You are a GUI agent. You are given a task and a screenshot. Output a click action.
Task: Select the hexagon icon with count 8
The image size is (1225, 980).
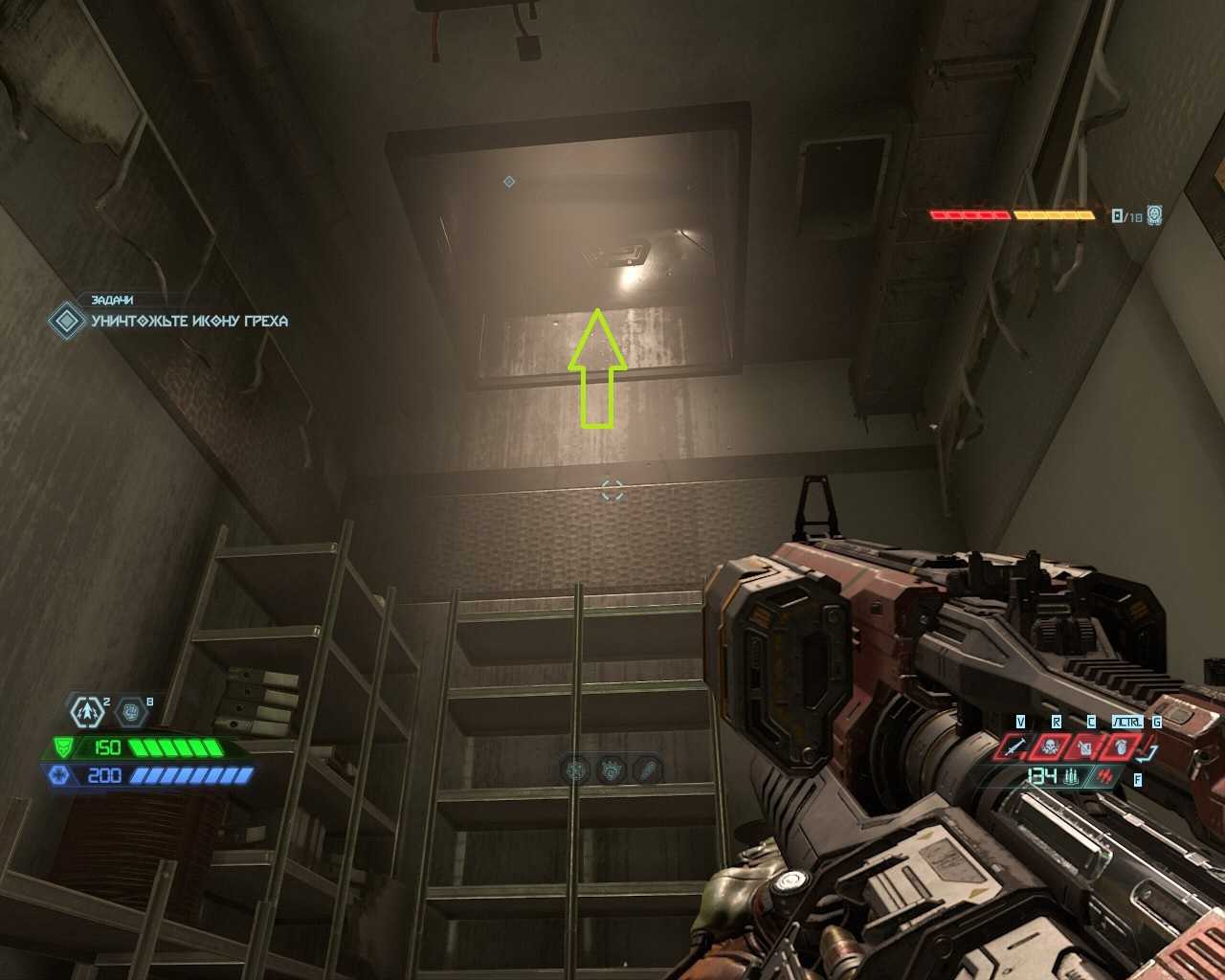tap(131, 712)
